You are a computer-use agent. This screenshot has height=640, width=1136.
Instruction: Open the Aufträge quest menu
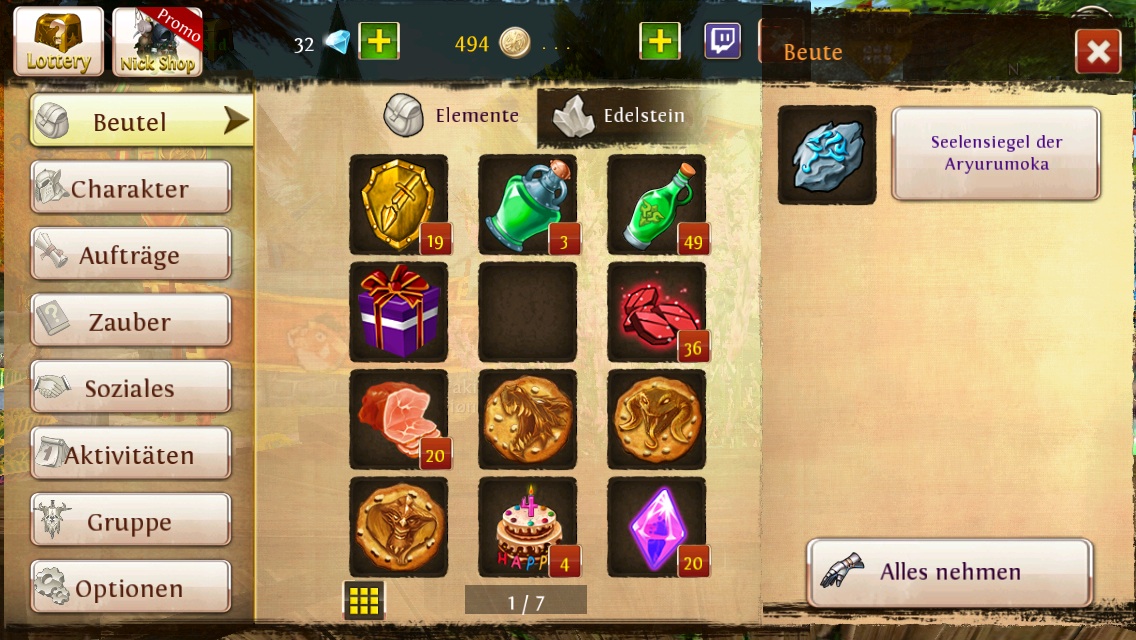pyautogui.click(x=130, y=255)
